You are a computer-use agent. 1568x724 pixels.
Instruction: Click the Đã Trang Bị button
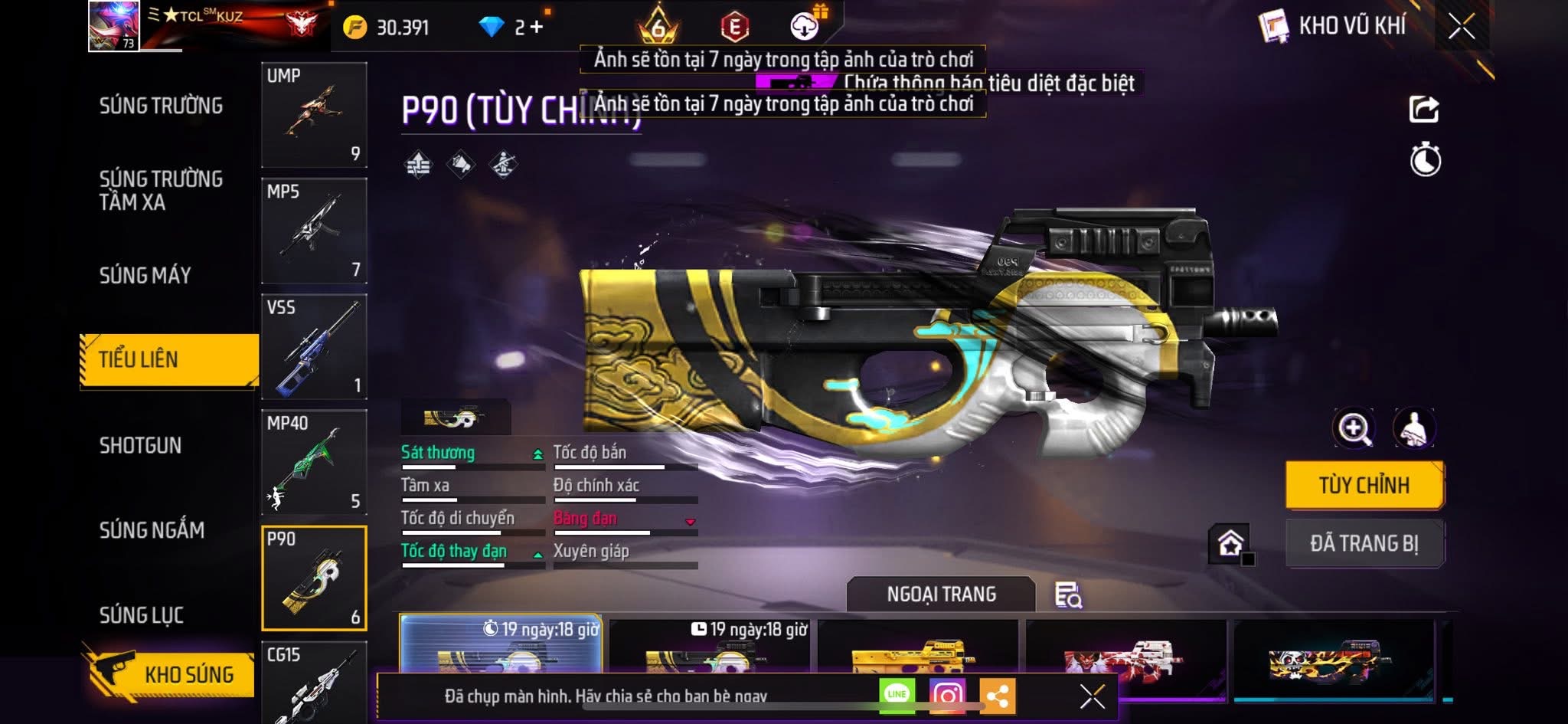[x=1364, y=543]
